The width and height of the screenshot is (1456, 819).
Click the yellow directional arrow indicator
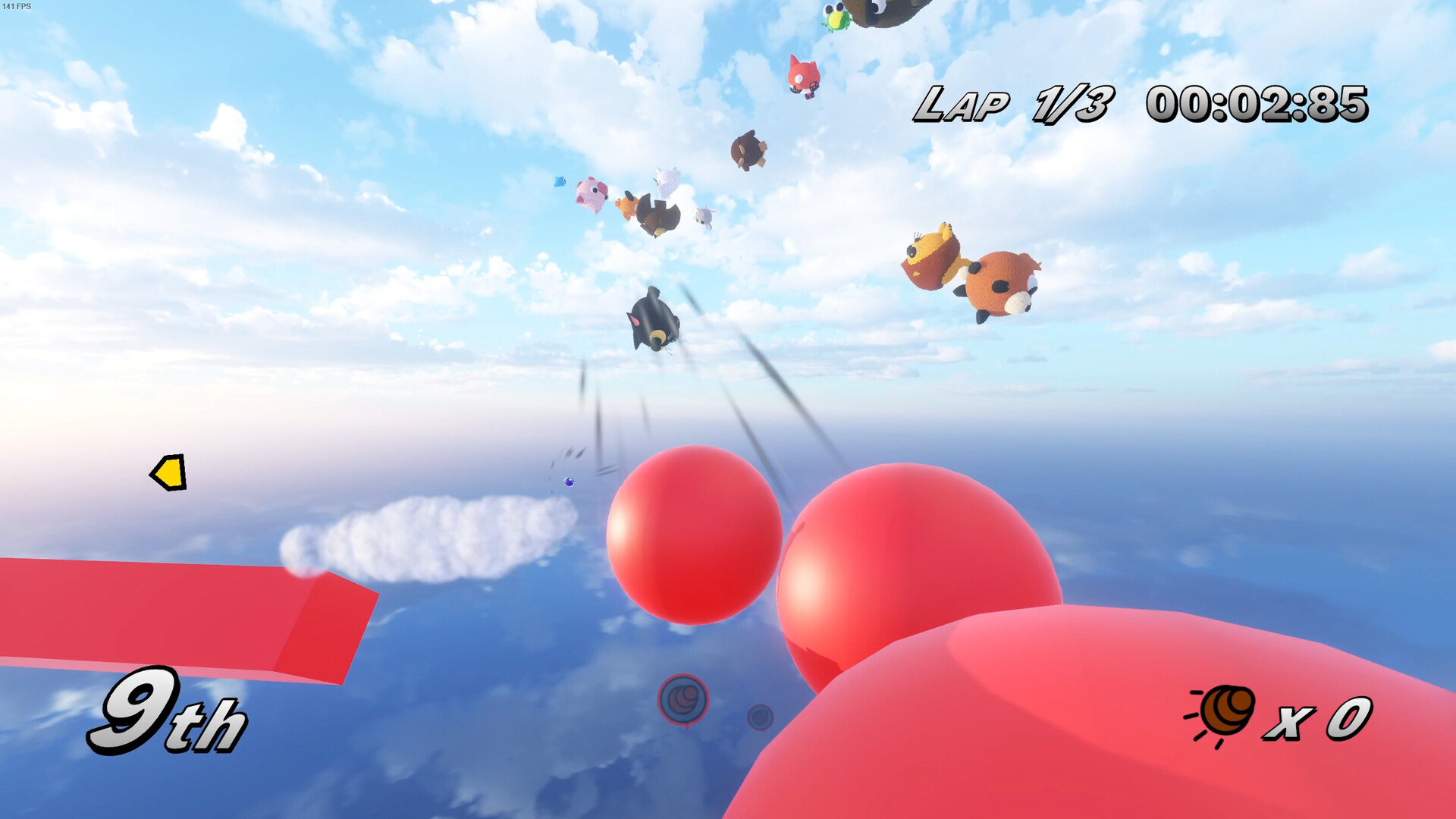(x=168, y=474)
